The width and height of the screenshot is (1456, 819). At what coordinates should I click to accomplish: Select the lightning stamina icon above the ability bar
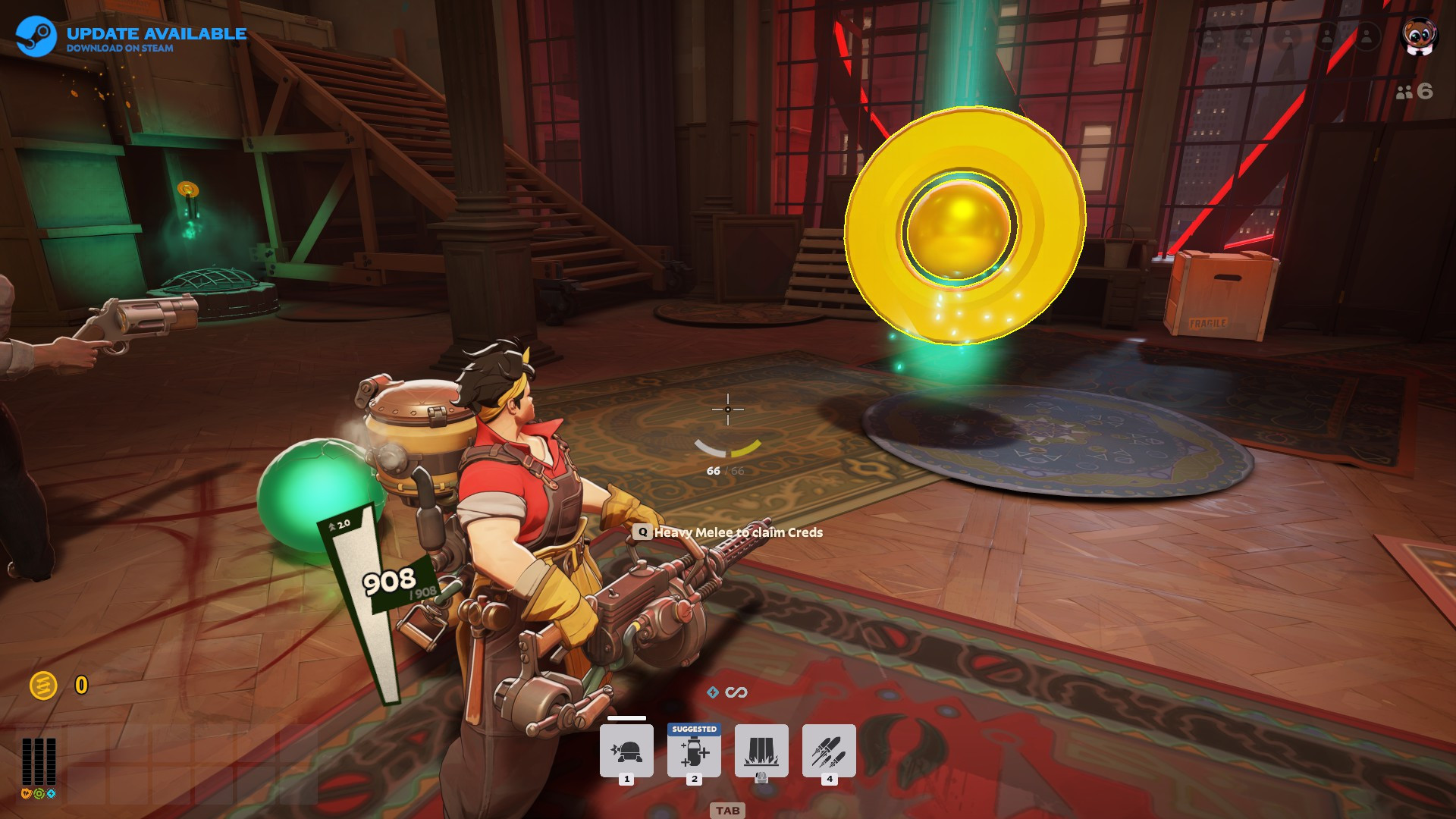[x=713, y=692]
